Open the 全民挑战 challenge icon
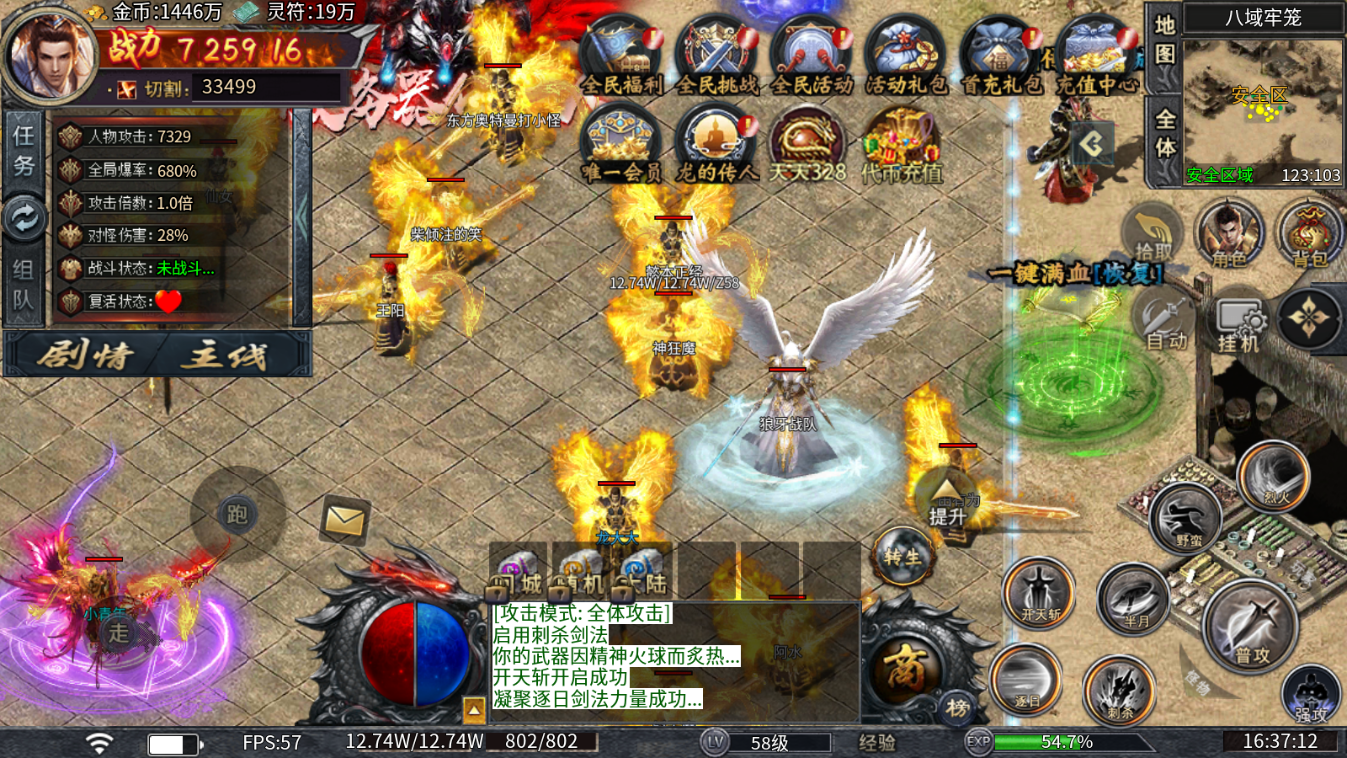Image resolution: width=1347 pixels, height=758 pixels. coord(716,57)
